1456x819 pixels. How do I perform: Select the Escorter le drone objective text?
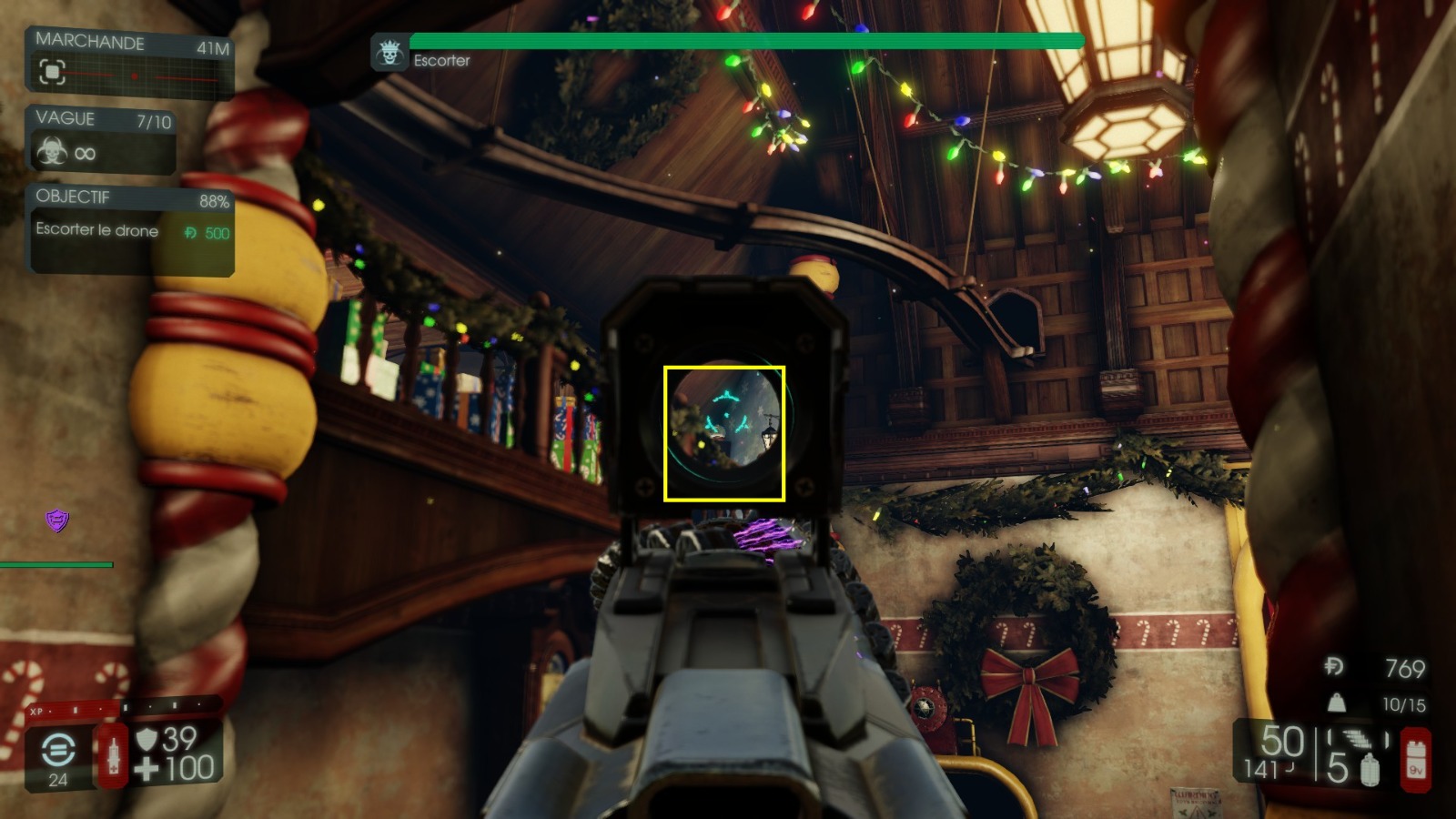coord(96,230)
